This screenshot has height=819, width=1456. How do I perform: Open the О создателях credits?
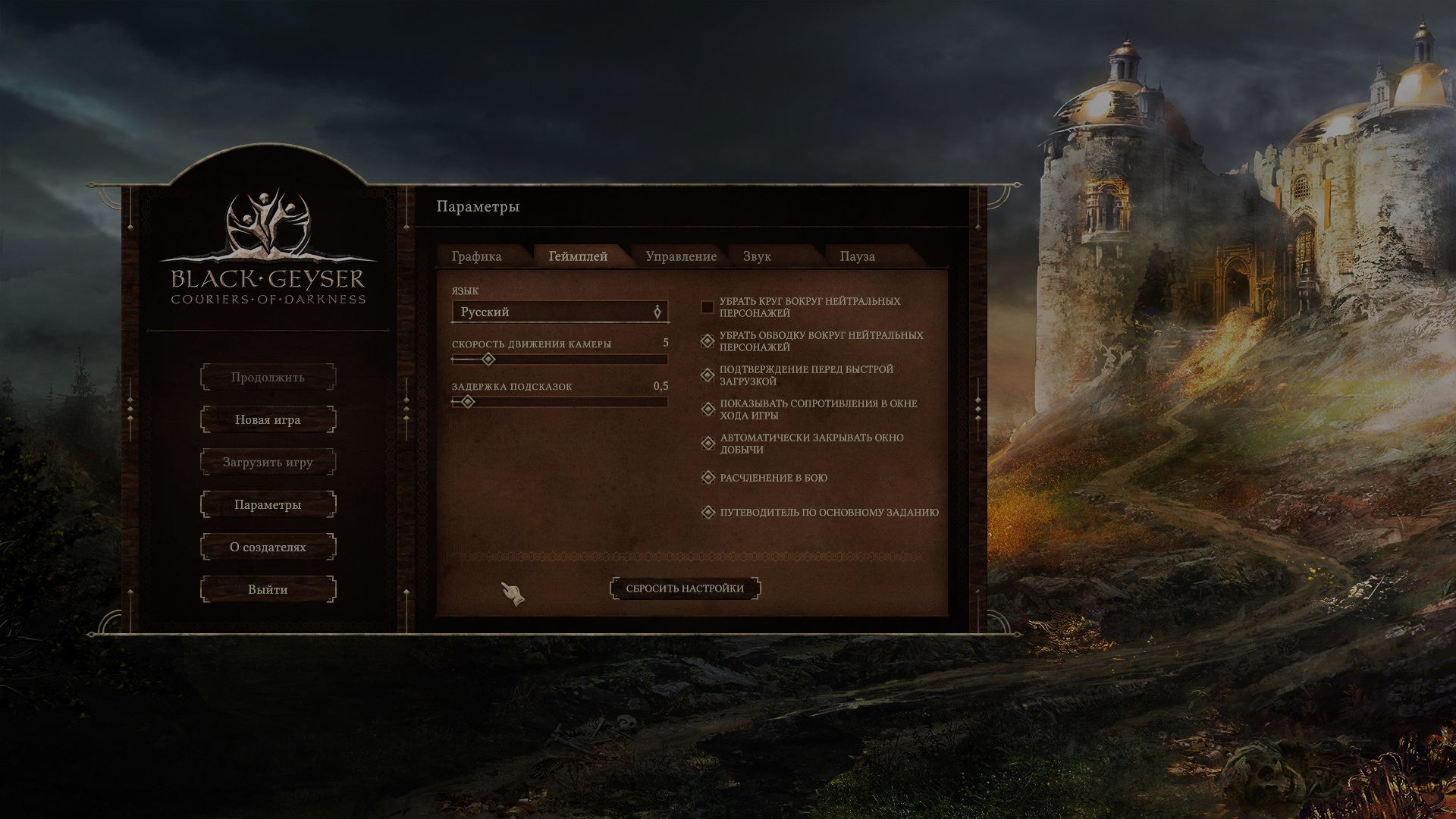268,547
